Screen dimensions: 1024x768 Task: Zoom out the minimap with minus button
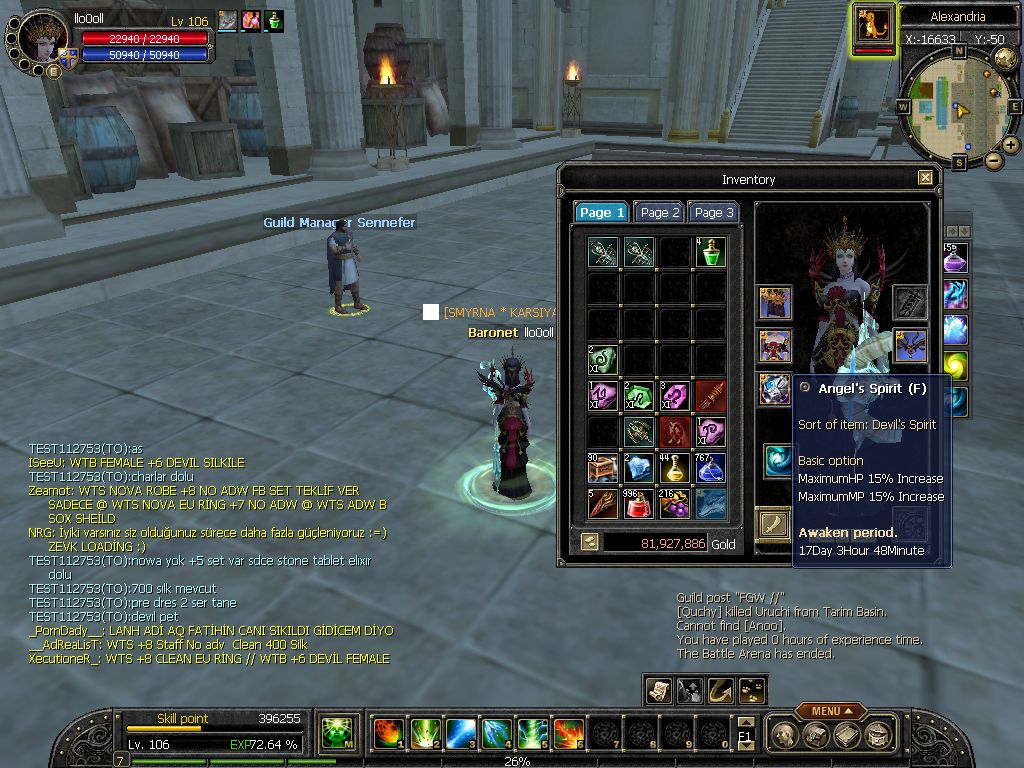click(993, 160)
